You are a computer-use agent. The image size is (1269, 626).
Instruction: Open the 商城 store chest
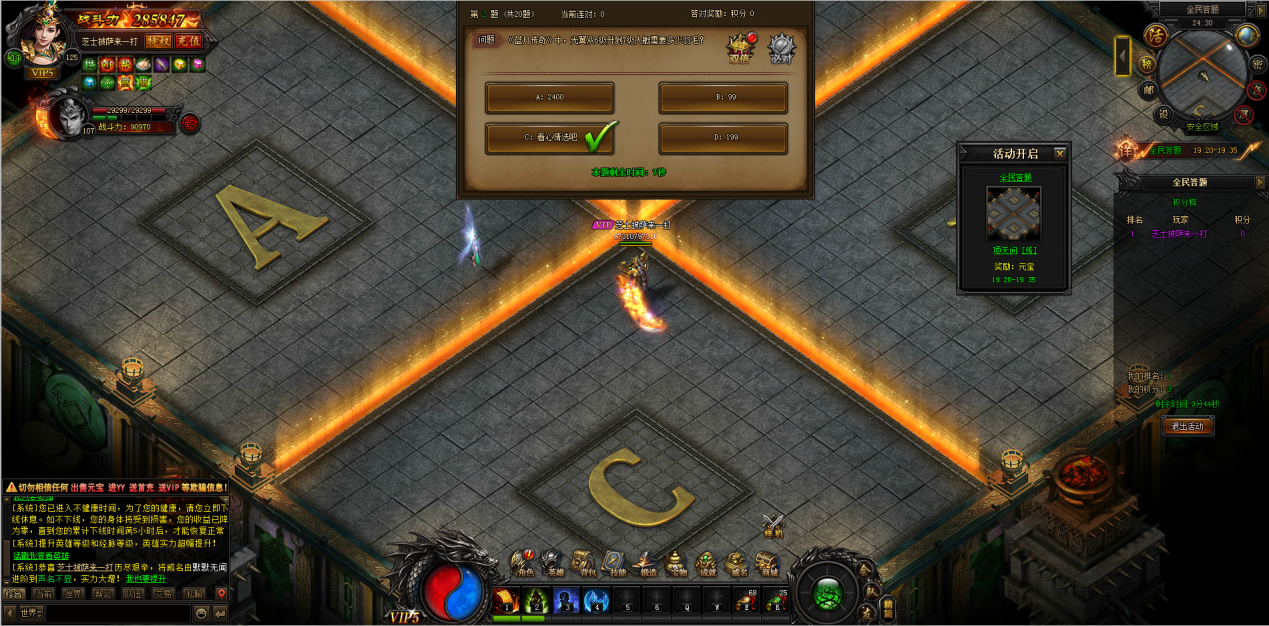point(768,564)
